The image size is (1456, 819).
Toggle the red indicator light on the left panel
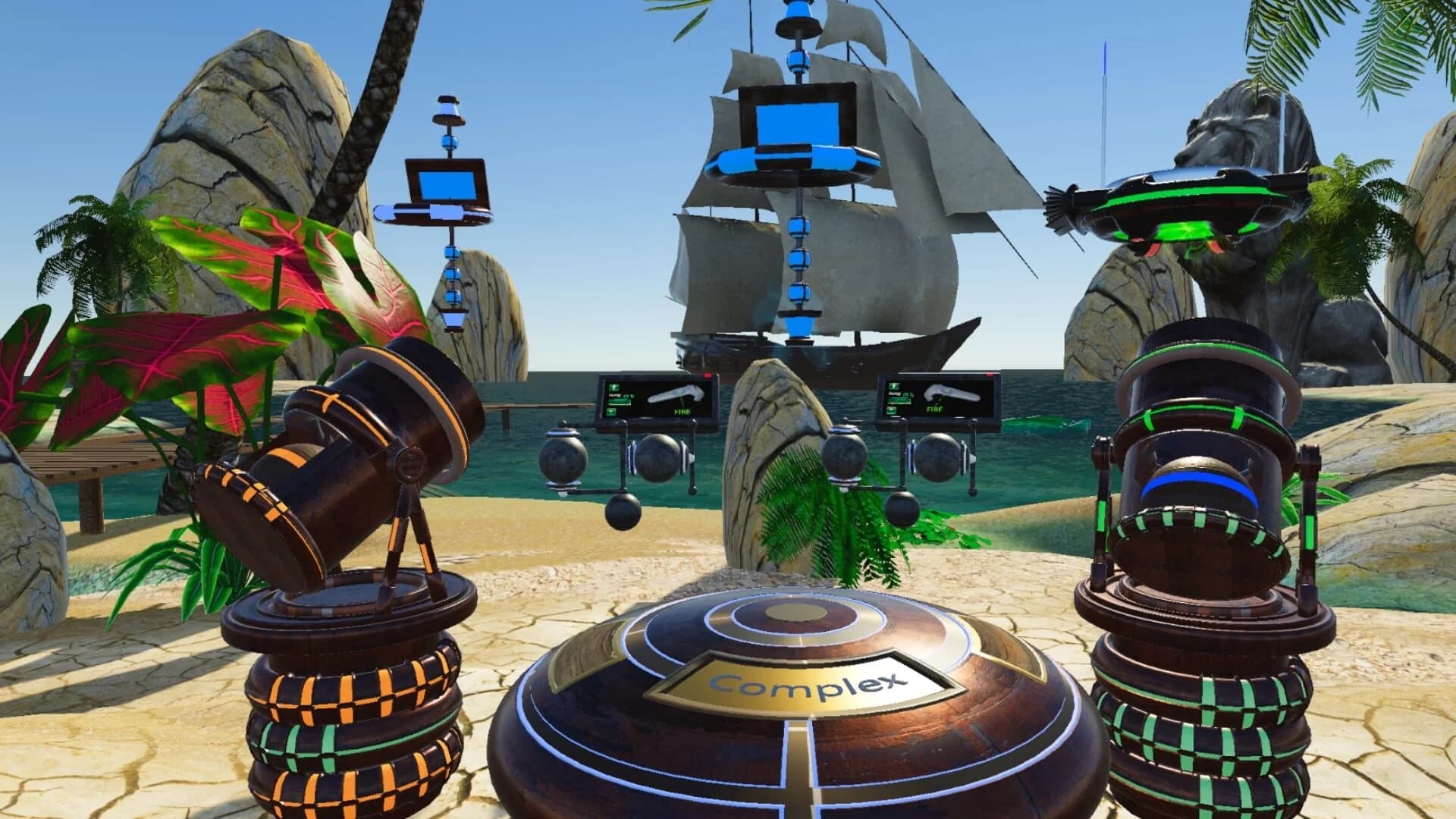tap(708, 376)
